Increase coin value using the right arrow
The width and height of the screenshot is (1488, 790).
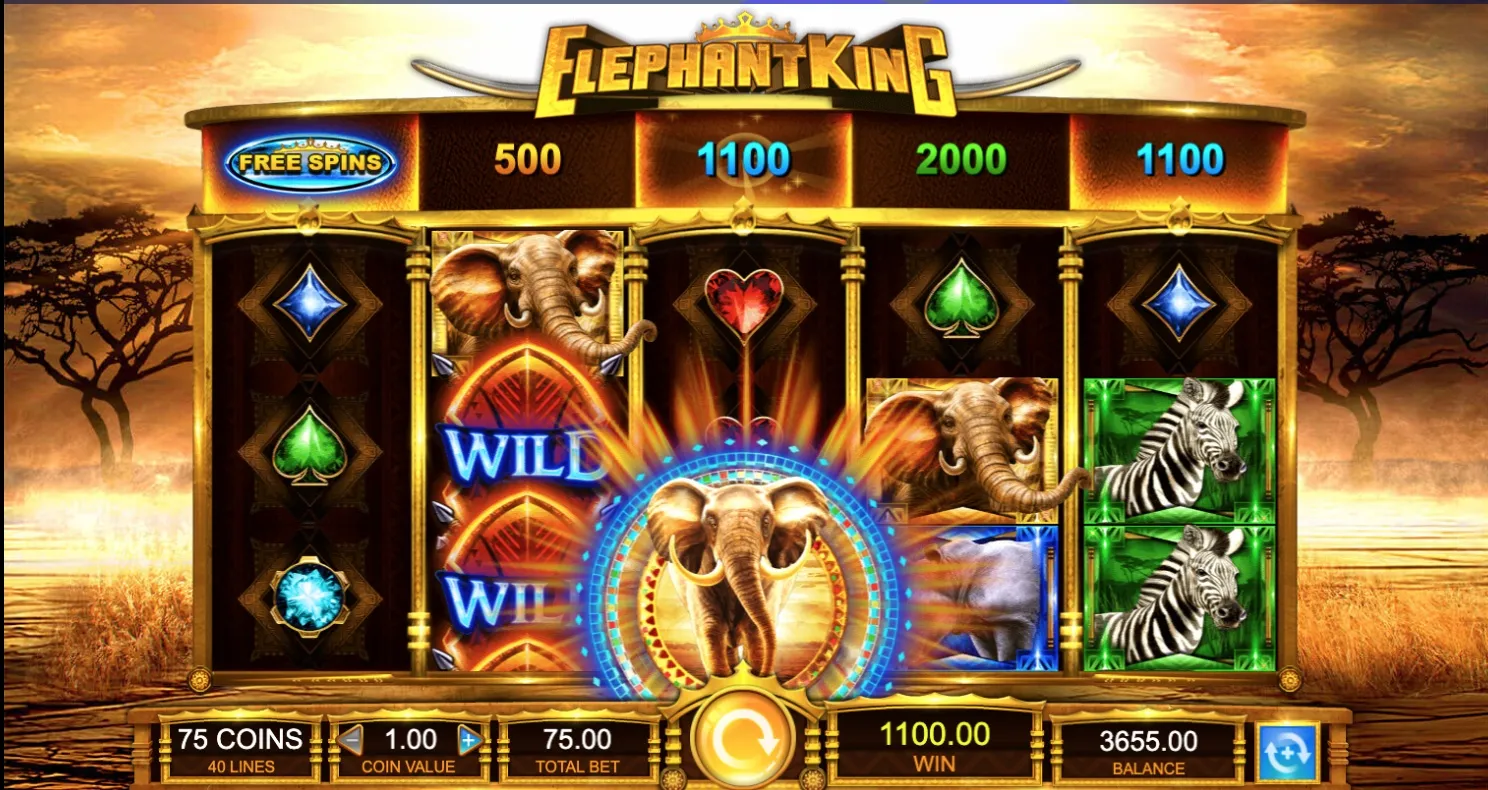tap(467, 739)
